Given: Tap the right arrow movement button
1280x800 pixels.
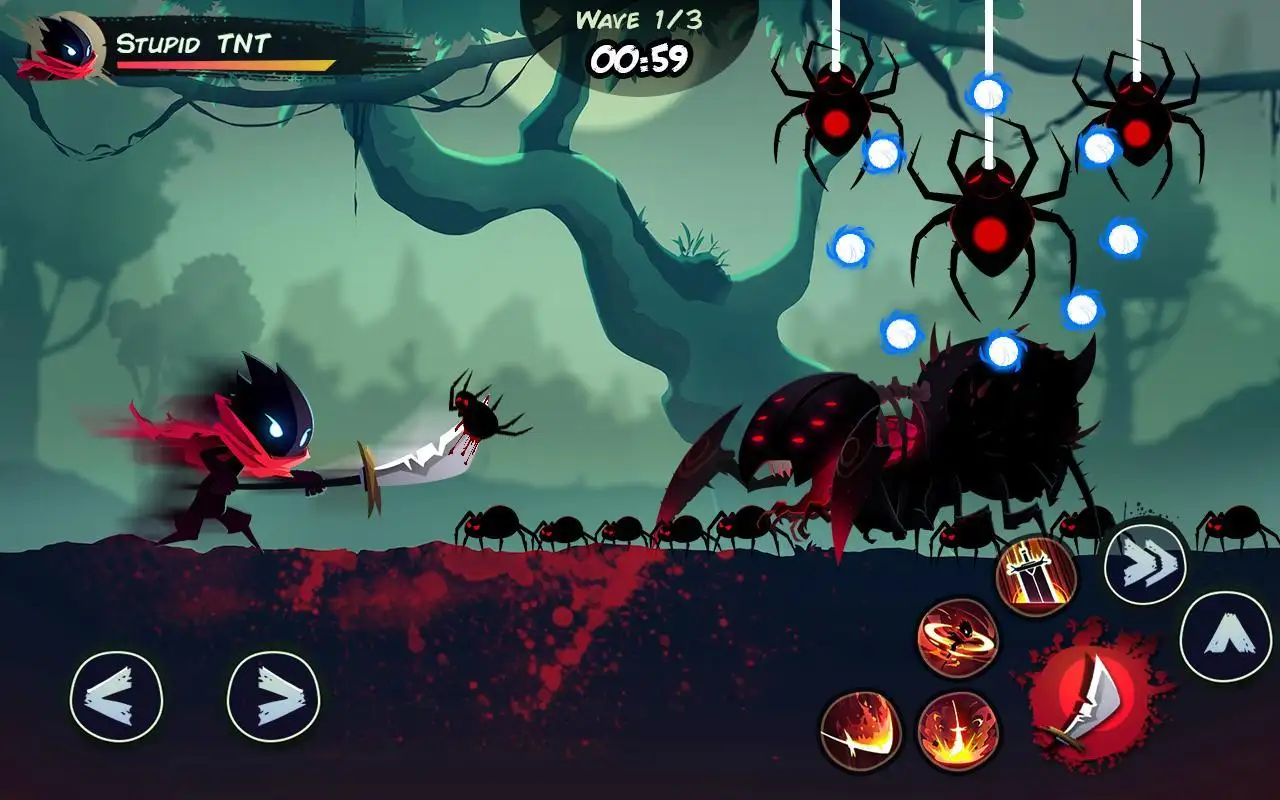Looking at the screenshot, I should click(x=273, y=697).
